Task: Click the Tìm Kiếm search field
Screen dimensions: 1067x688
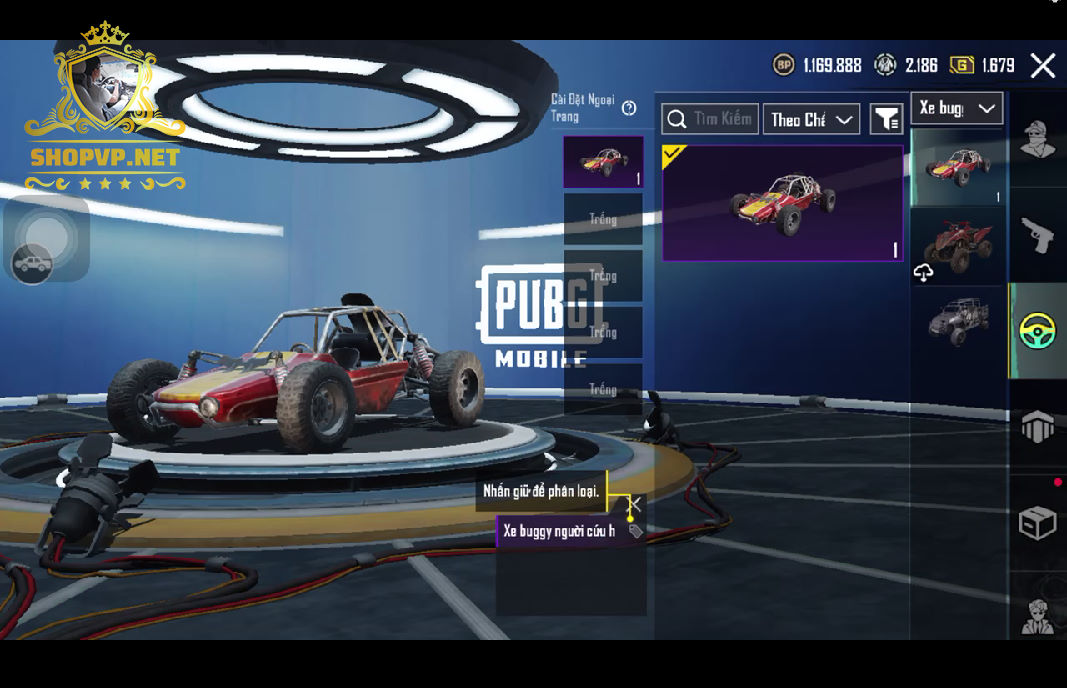Action: [x=710, y=119]
